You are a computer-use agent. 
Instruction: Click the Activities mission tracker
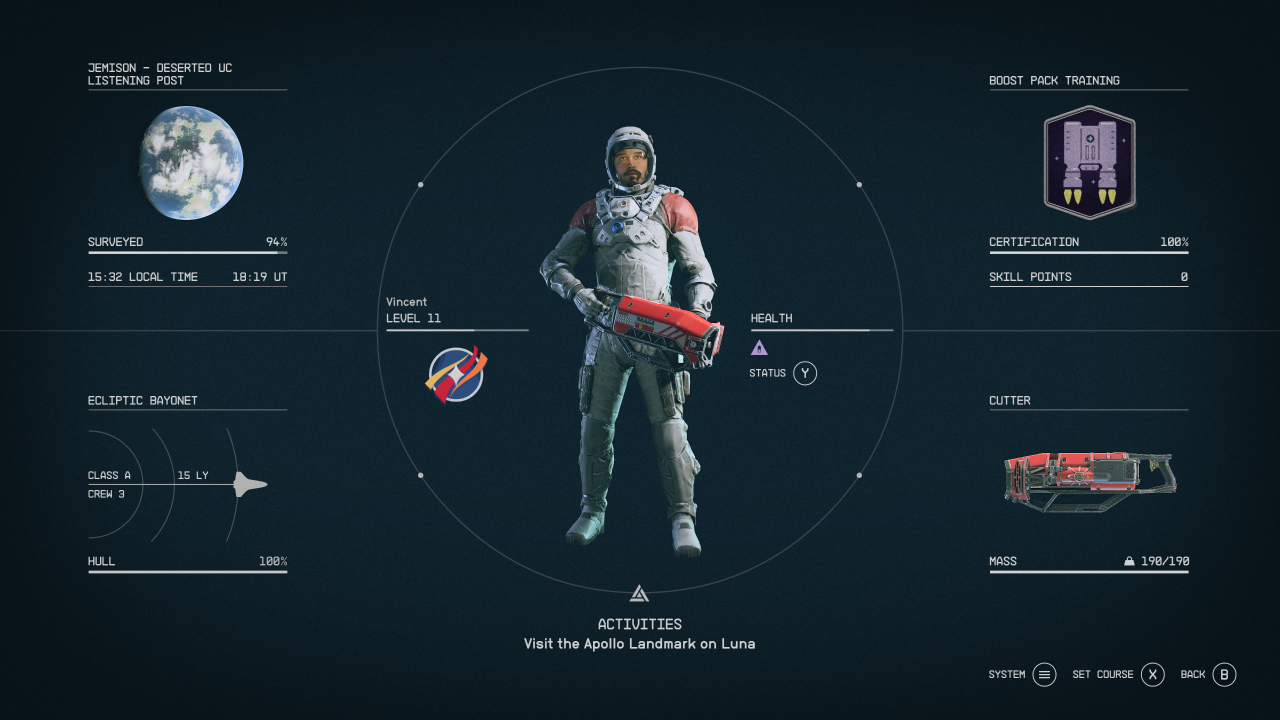pos(639,634)
